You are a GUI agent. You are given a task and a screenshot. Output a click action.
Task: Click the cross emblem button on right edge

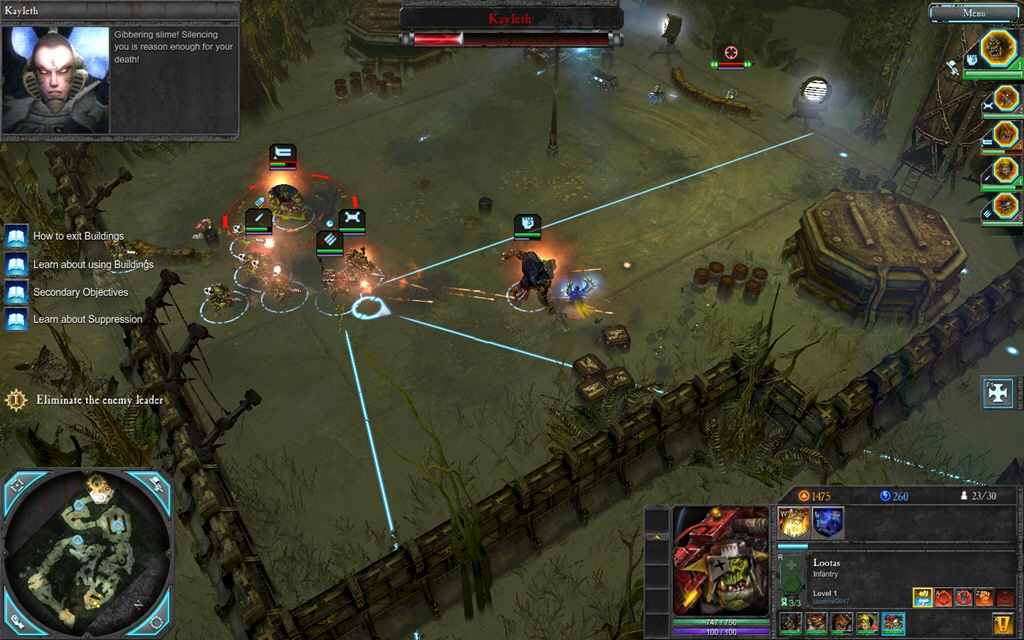pyautogui.click(x=999, y=393)
